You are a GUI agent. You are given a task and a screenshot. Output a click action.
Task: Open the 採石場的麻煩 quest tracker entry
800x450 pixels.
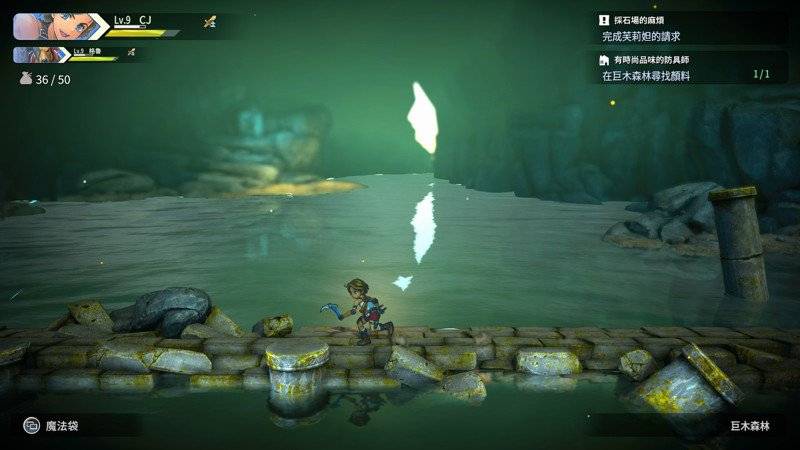pos(689,28)
